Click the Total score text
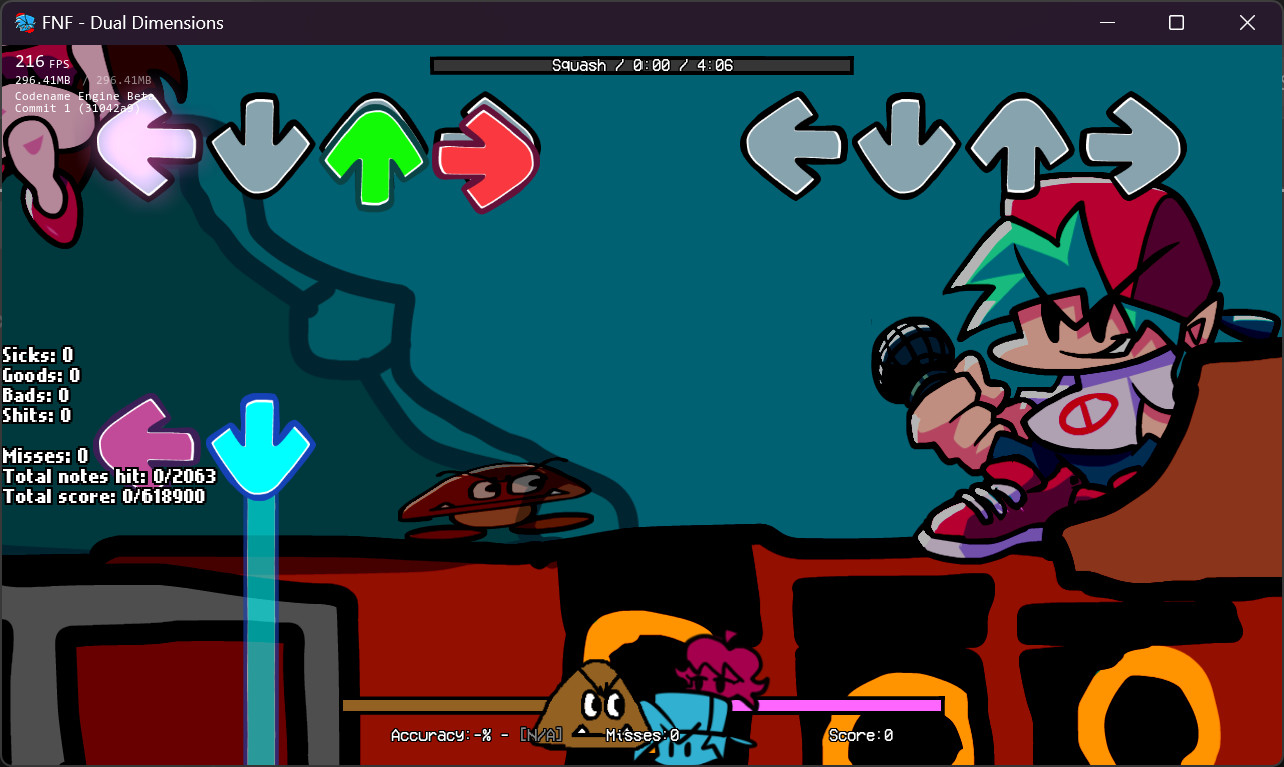 pyautogui.click(x=106, y=496)
